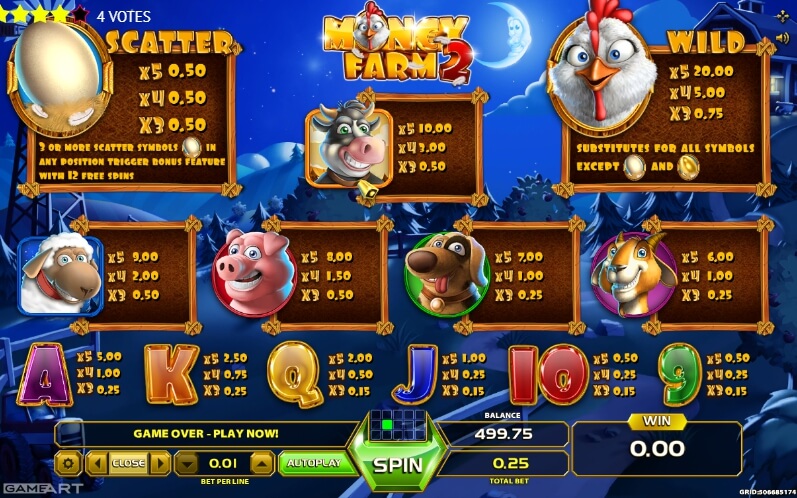
Task: Start AUTOPLAY mode
Action: (x=313, y=462)
